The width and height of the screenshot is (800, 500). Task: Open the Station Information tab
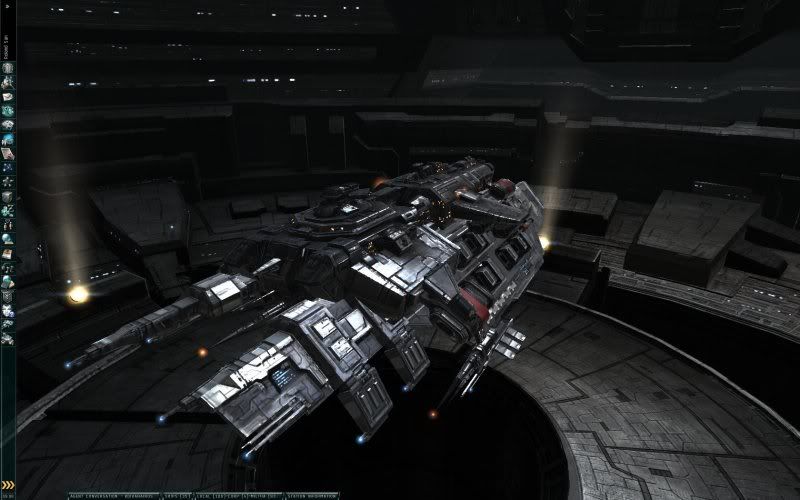(312, 495)
